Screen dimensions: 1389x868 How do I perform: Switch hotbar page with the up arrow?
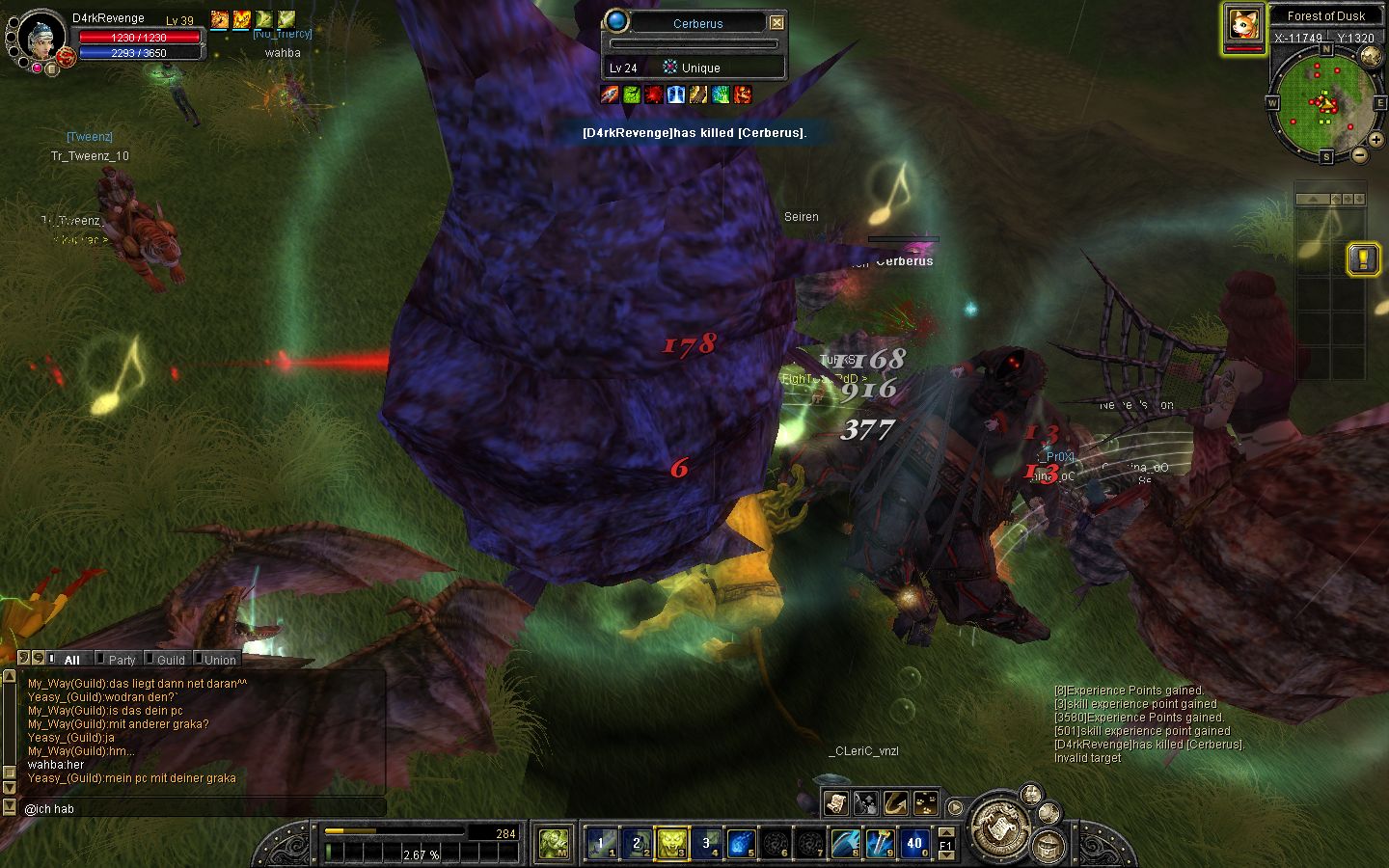(x=946, y=831)
